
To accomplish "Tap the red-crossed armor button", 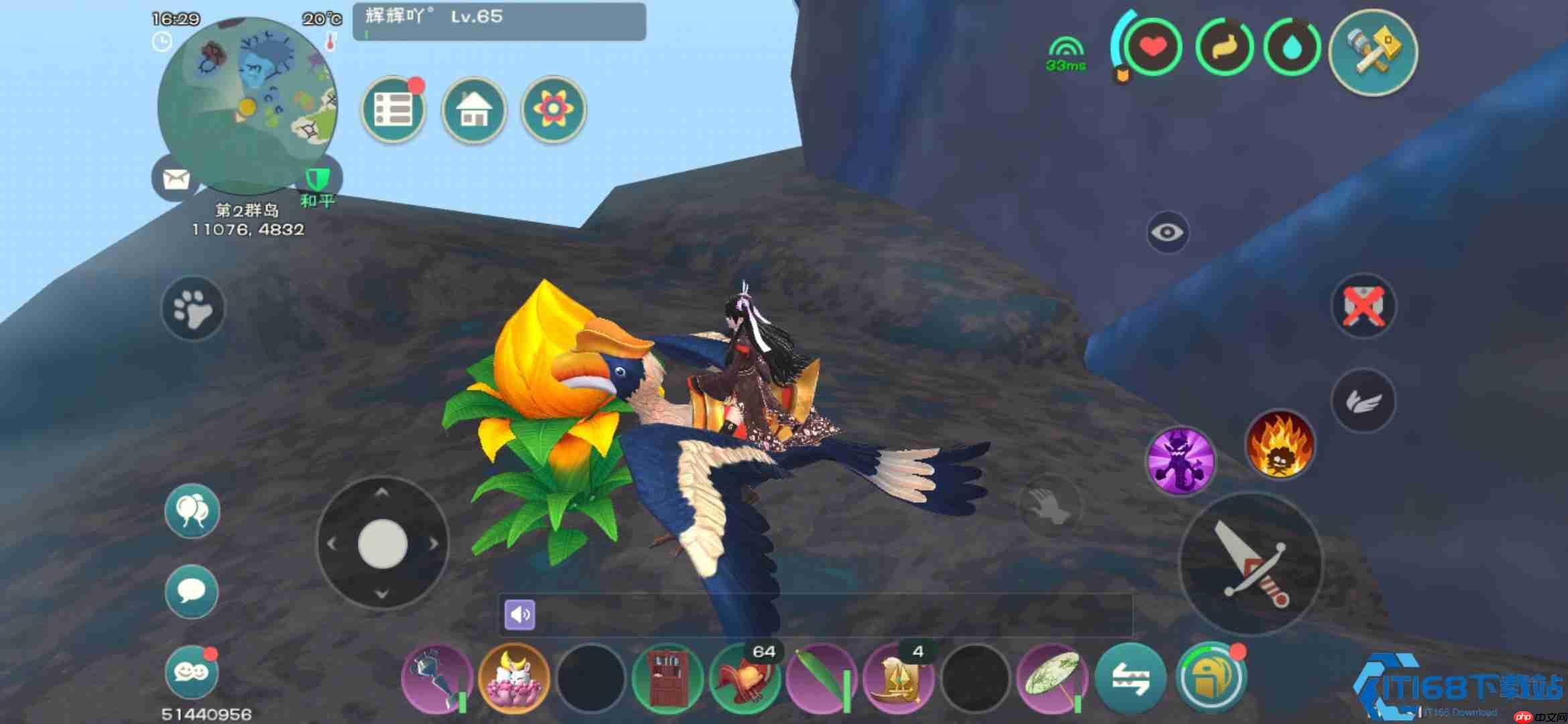I will click(1364, 307).
